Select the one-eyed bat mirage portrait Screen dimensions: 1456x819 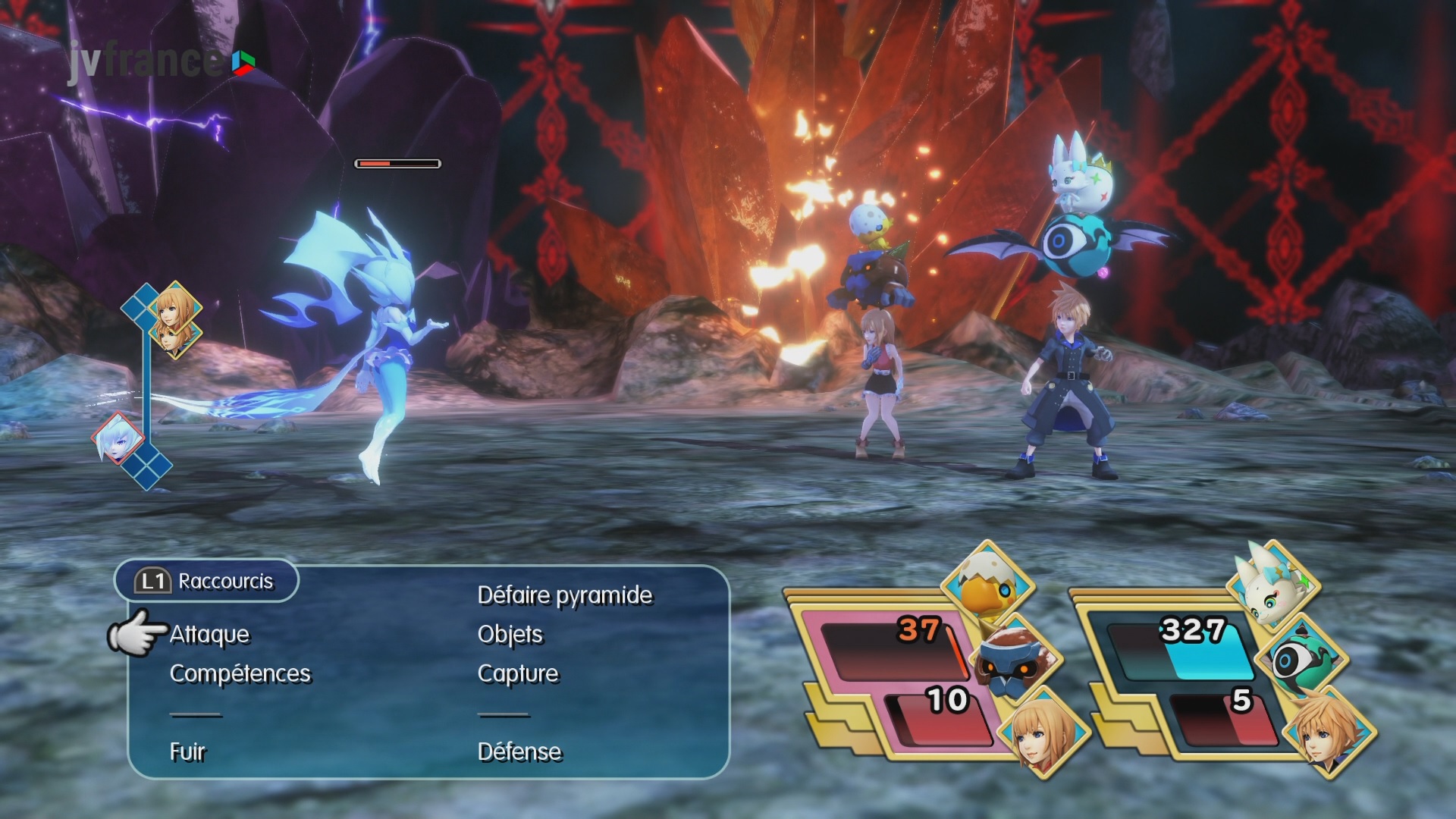[1298, 658]
